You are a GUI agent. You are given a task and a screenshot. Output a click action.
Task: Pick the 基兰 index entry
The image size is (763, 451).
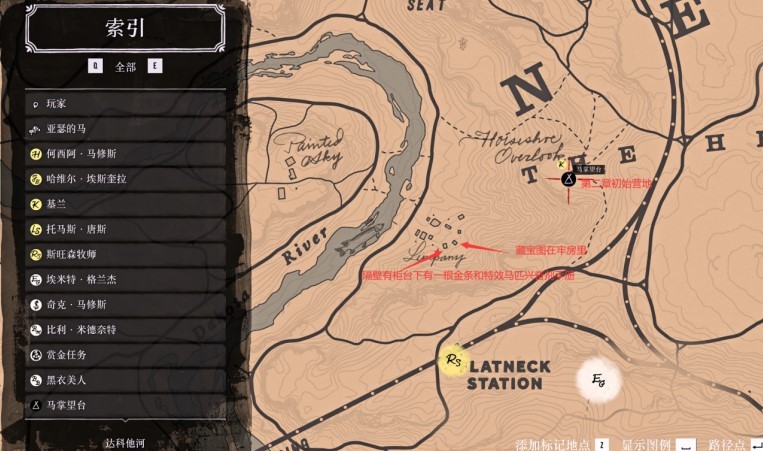pyautogui.click(x=125, y=204)
